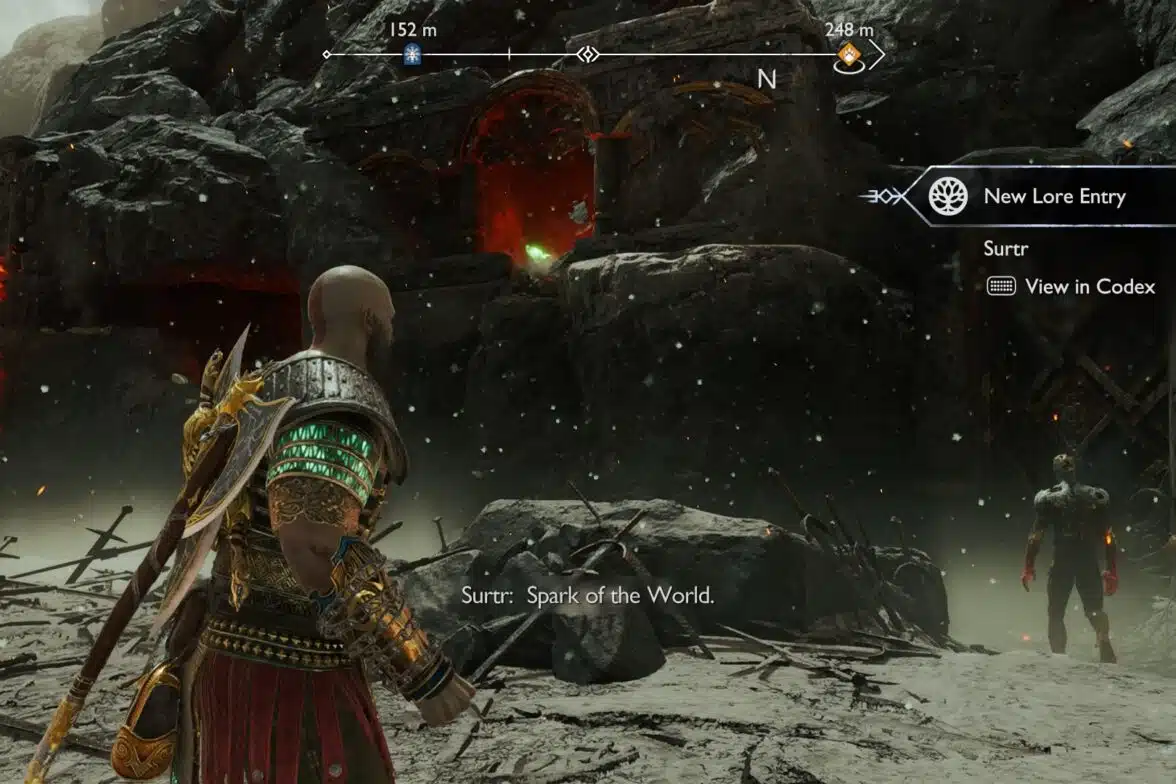This screenshot has height=784, width=1176.
Task: Click the white tree lore icon
Action: click(x=948, y=196)
